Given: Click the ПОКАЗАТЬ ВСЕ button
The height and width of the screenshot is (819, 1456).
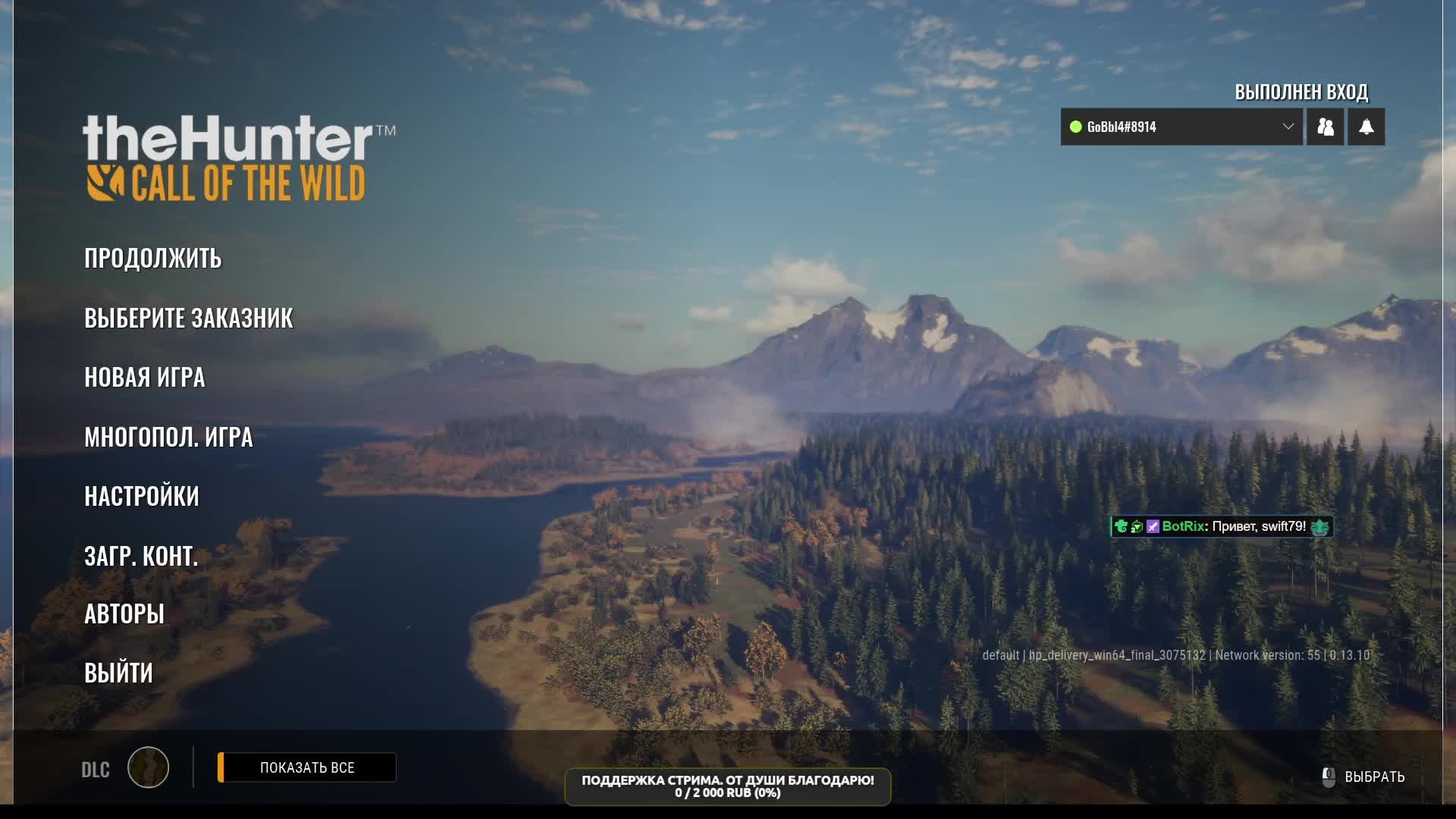Looking at the screenshot, I should [x=307, y=767].
